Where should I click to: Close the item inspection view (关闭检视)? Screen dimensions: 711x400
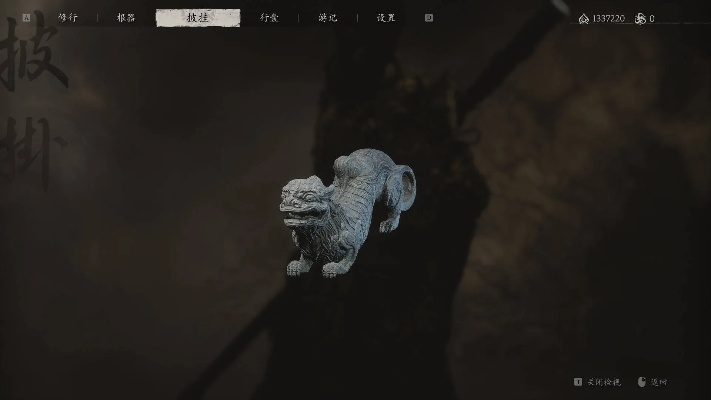[x=598, y=382]
